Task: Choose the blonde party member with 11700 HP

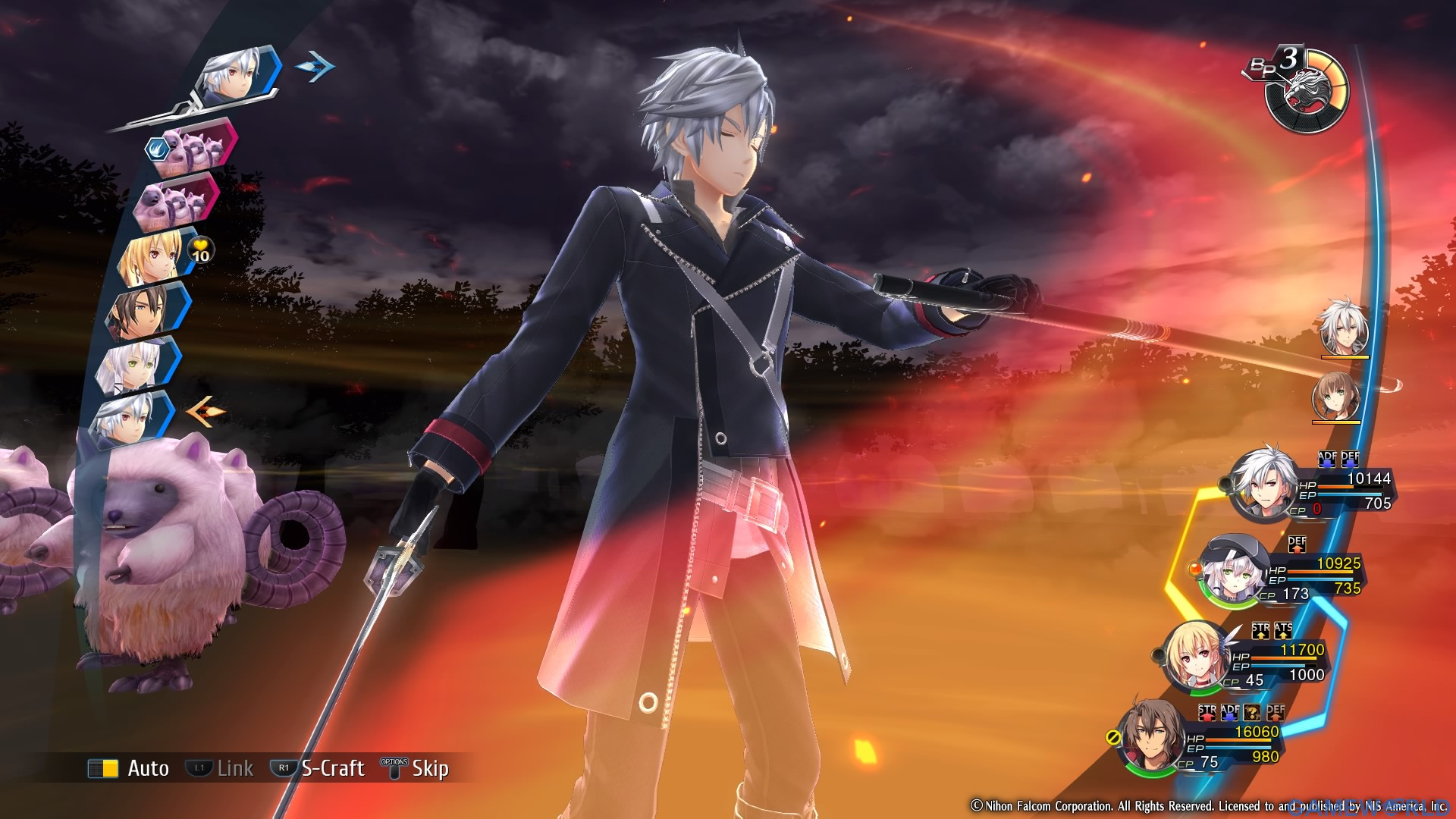Action: point(1244,661)
